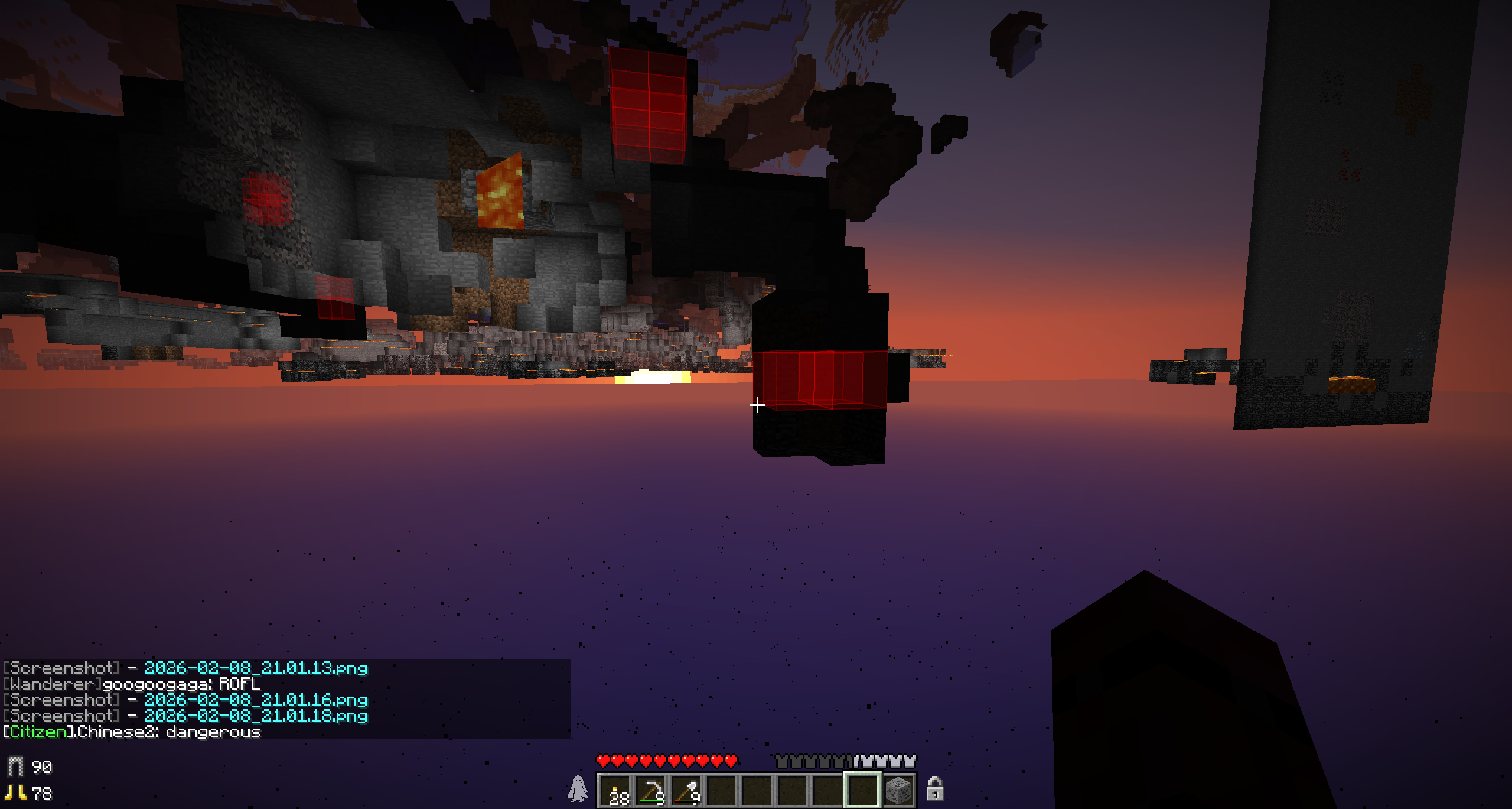Select the iron shovel hotbar slot

(686, 790)
